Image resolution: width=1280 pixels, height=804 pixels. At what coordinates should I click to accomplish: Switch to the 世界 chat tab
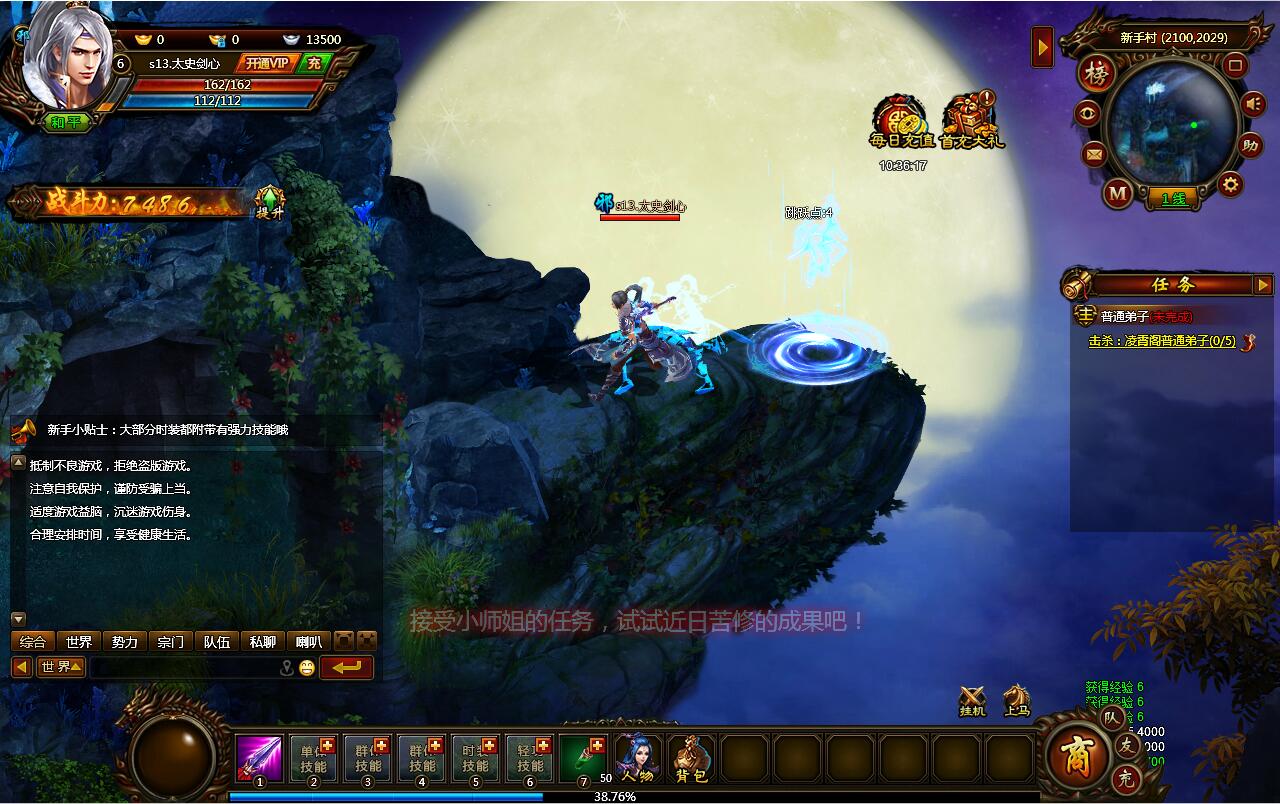[78, 642]
